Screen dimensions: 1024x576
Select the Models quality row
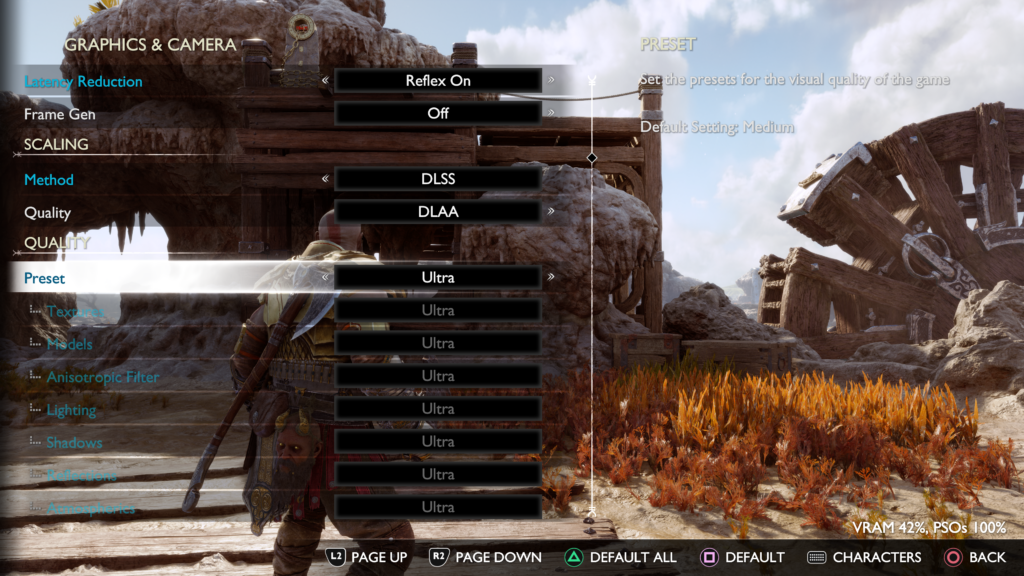[x=69, y=344]
